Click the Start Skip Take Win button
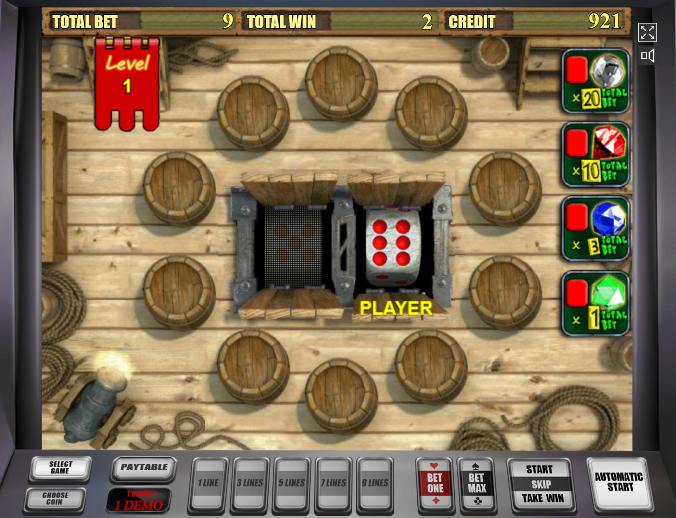The width and height of the screenshot is (676, 518). click(539, 484)
